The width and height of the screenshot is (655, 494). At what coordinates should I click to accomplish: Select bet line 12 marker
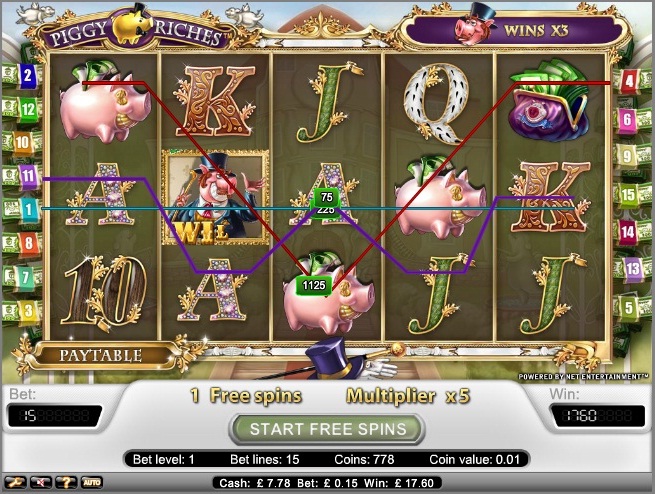tap(28, 109)
